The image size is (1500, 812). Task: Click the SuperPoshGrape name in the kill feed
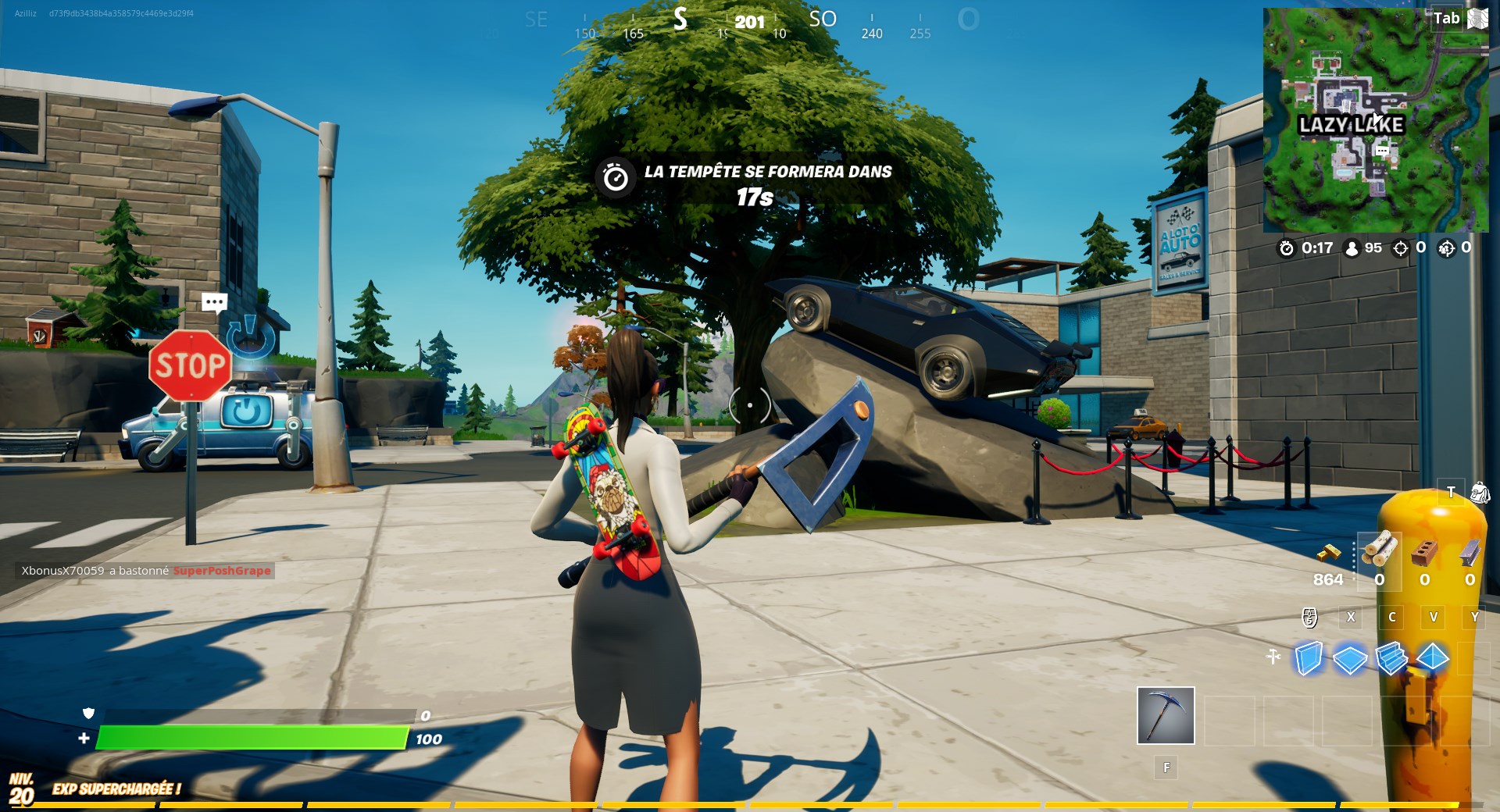[221, 571]
